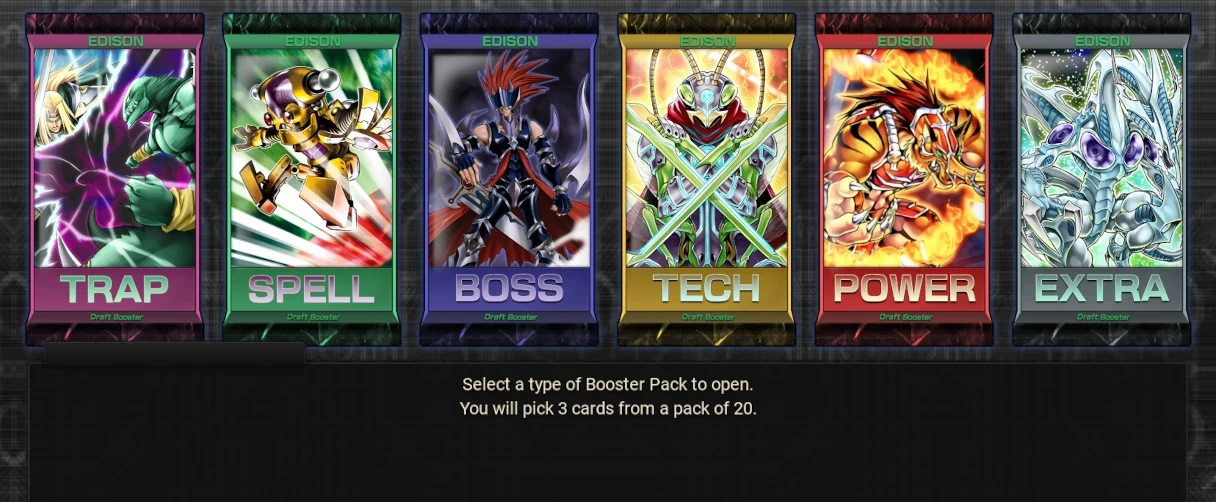Pick the yellow TECH booster pack
Image resolution: width=1216 pixels, height=502 pixels.
coord(706,180)
